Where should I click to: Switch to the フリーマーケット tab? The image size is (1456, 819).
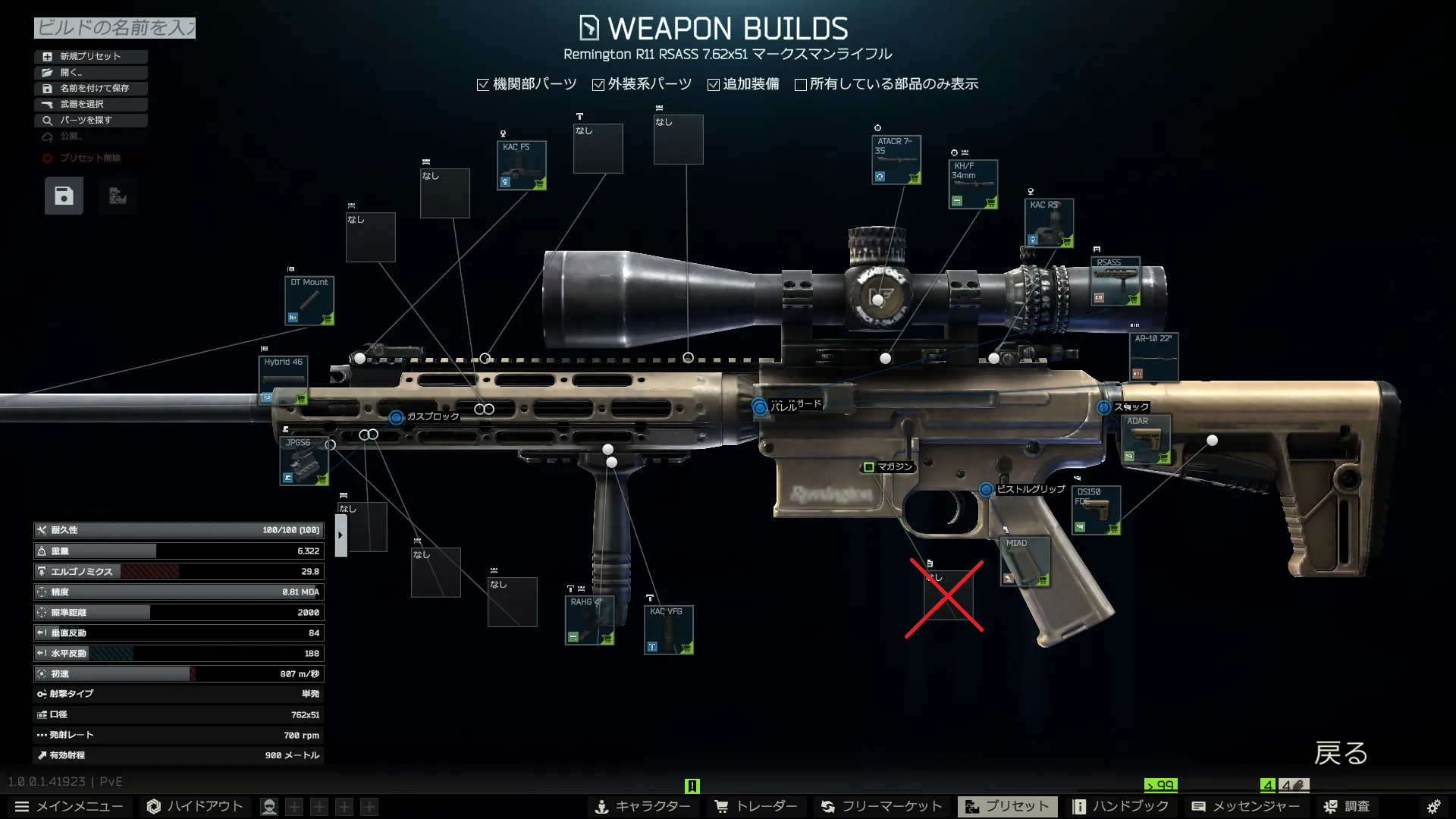pos(881,806)
